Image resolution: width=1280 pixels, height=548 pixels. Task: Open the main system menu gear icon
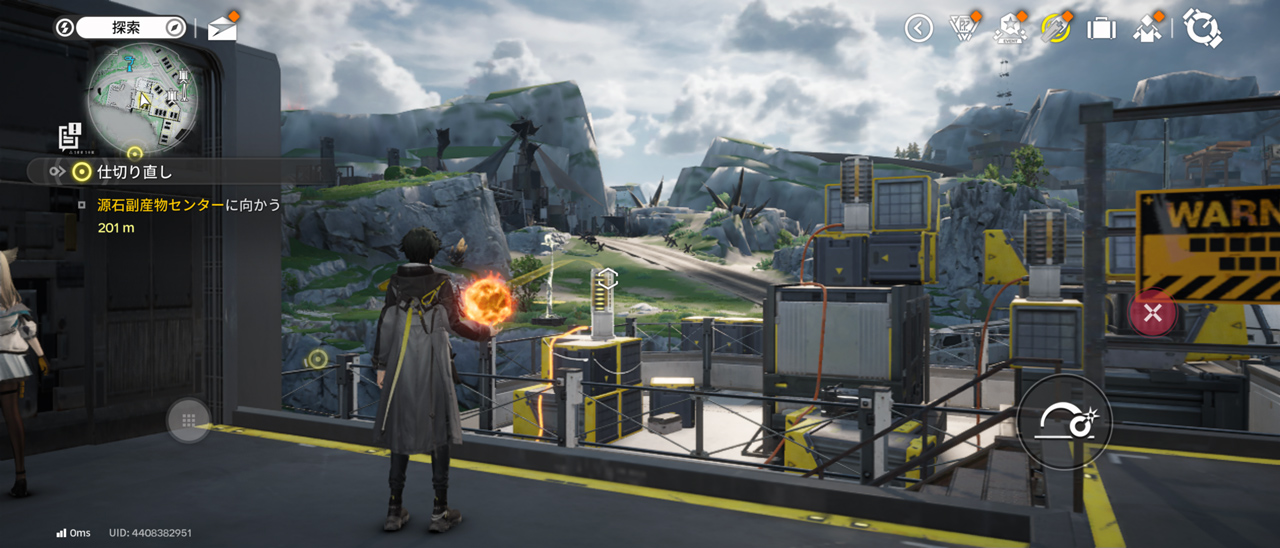pyautogui.click(x=1201, y=28)
